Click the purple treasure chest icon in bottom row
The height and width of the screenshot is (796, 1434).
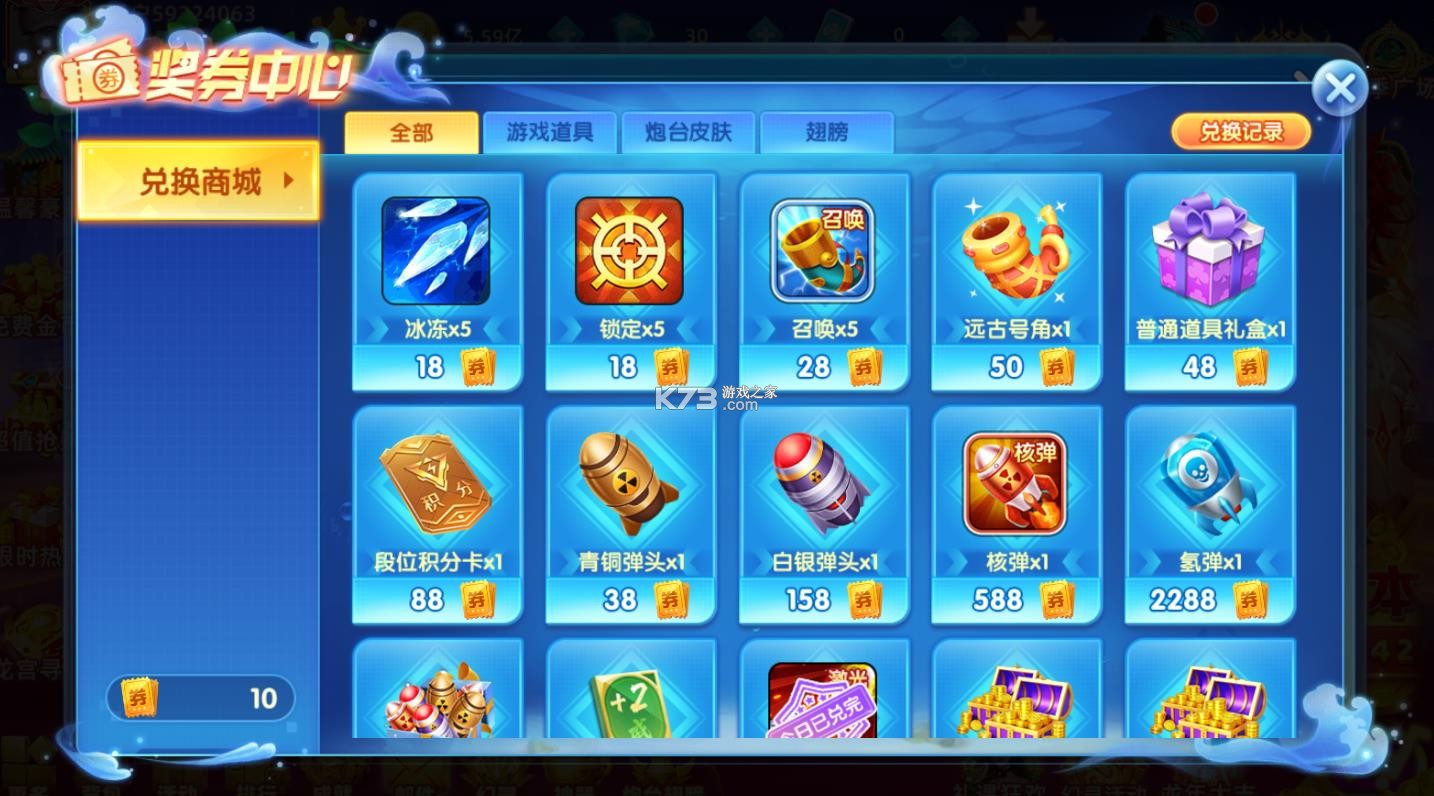pos(1015,702)
